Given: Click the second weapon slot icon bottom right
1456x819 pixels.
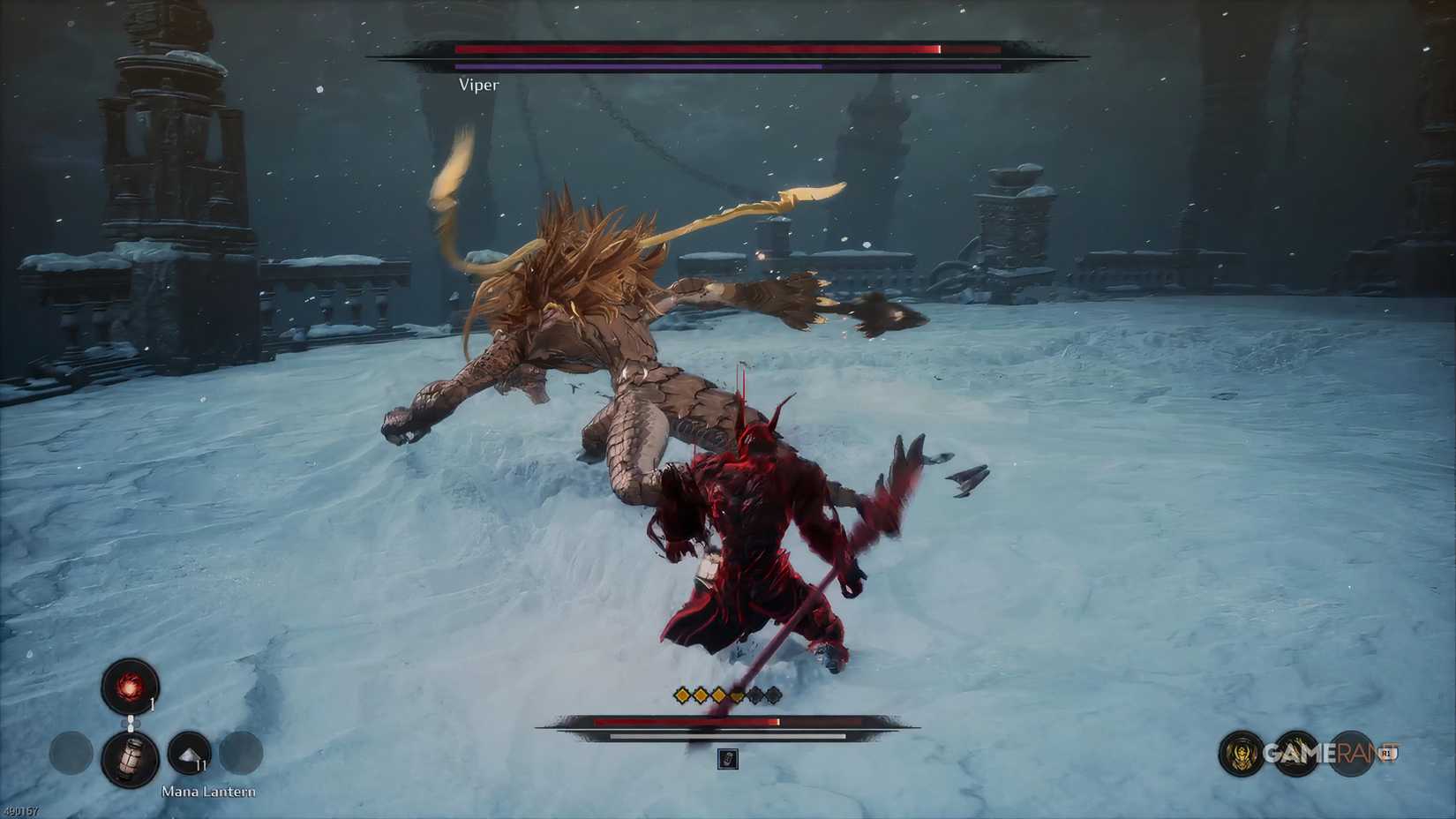Looking at the screenshot, I should point(1295,751).
